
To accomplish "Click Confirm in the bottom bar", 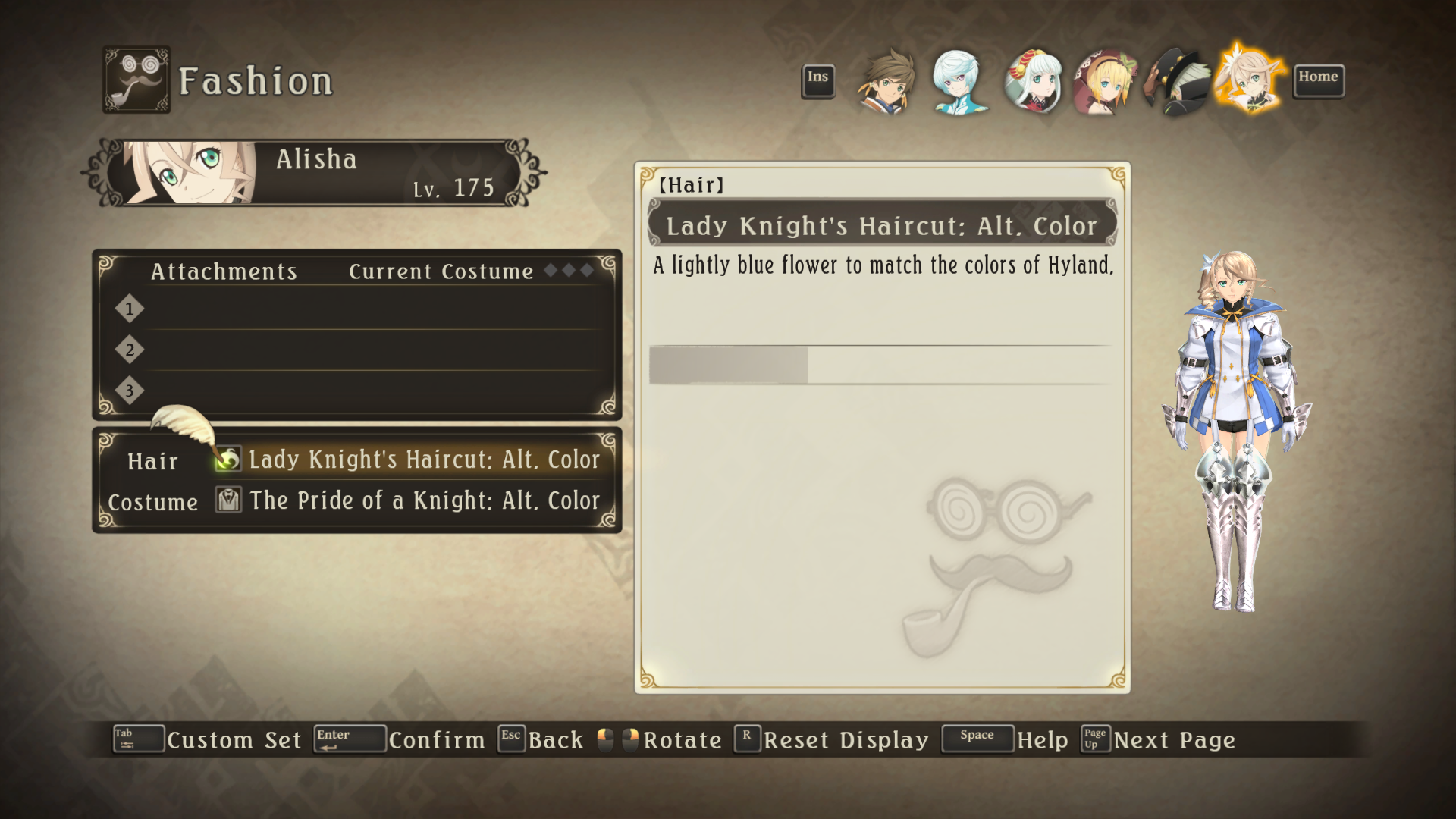I will [436, 740].
